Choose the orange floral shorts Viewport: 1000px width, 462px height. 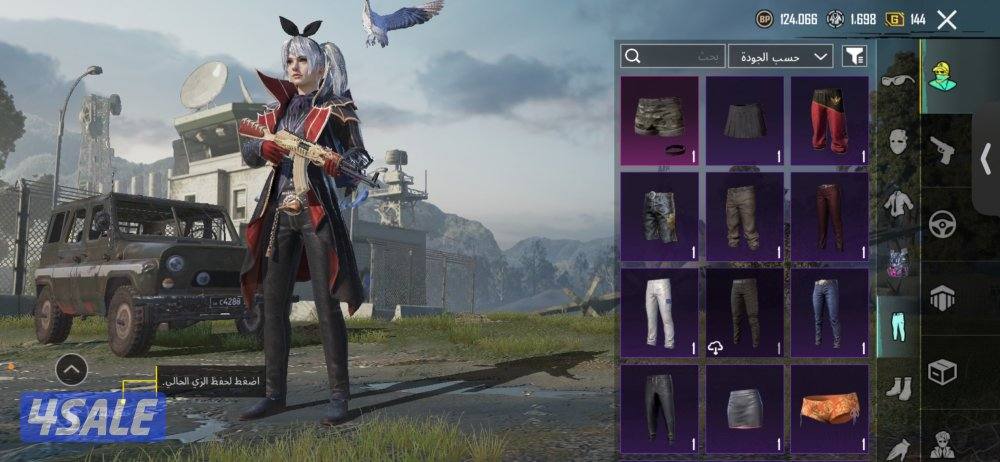[x=829, y=408]
